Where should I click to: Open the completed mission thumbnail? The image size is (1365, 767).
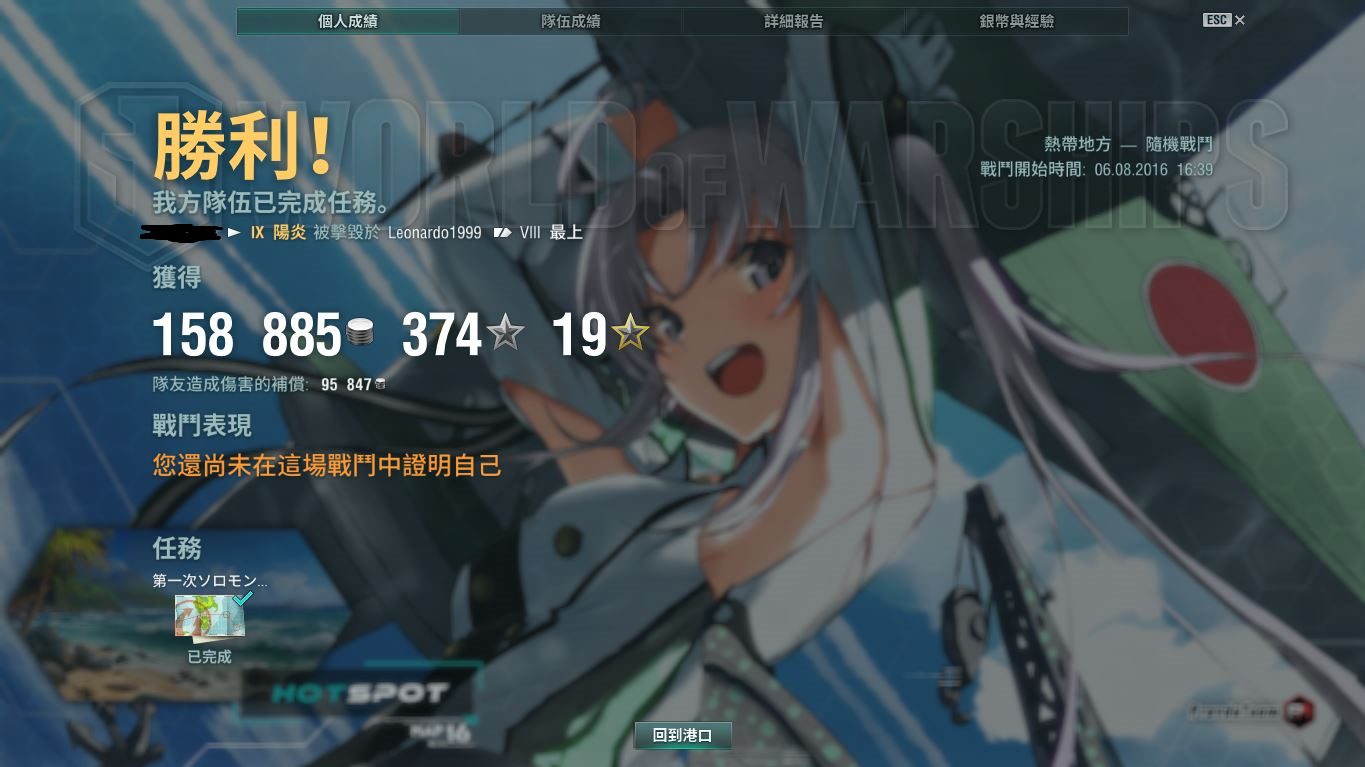click(210, 616)
